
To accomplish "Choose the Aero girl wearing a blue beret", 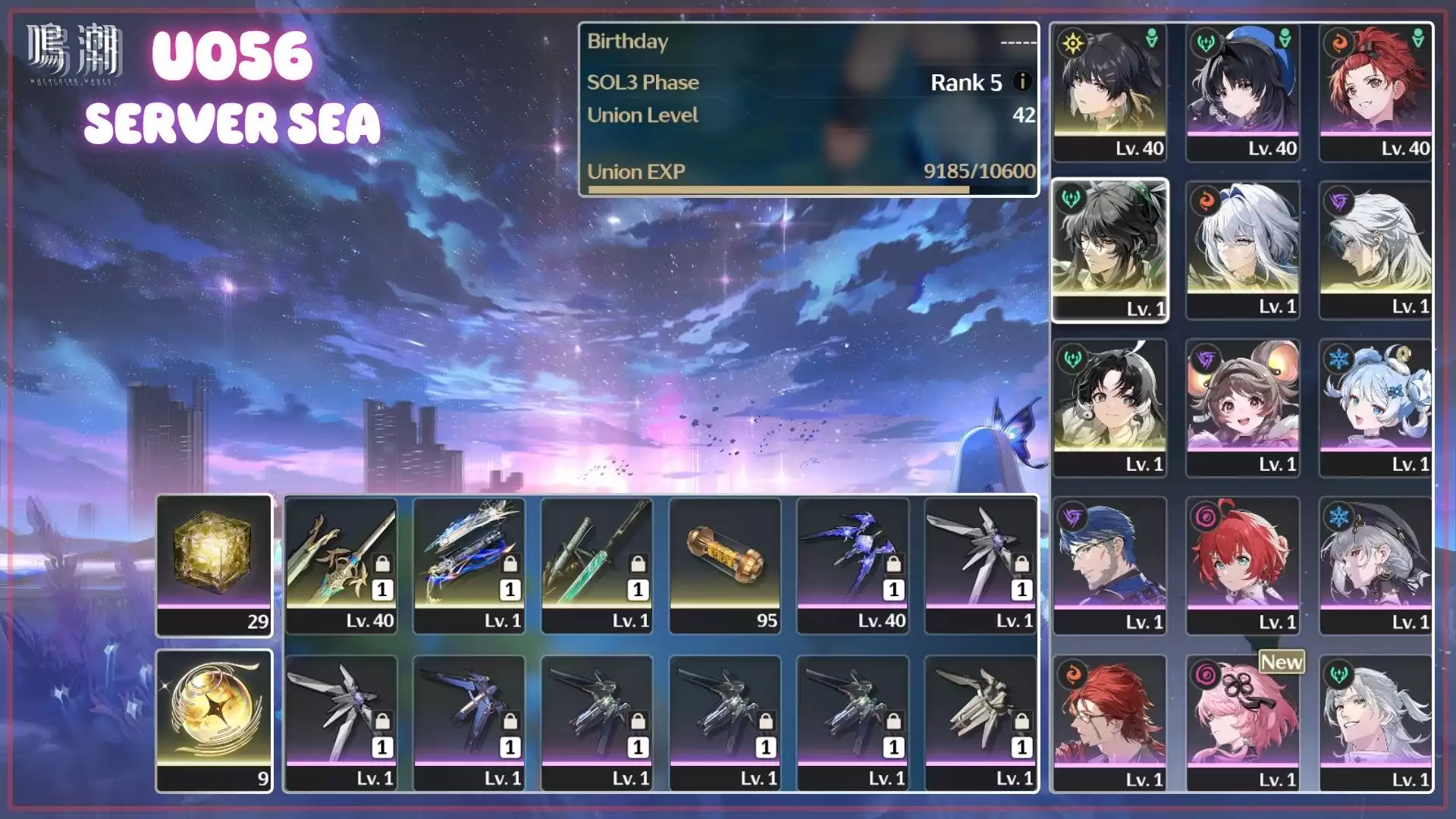I will pyautogui.click(x=1243, y=92).
